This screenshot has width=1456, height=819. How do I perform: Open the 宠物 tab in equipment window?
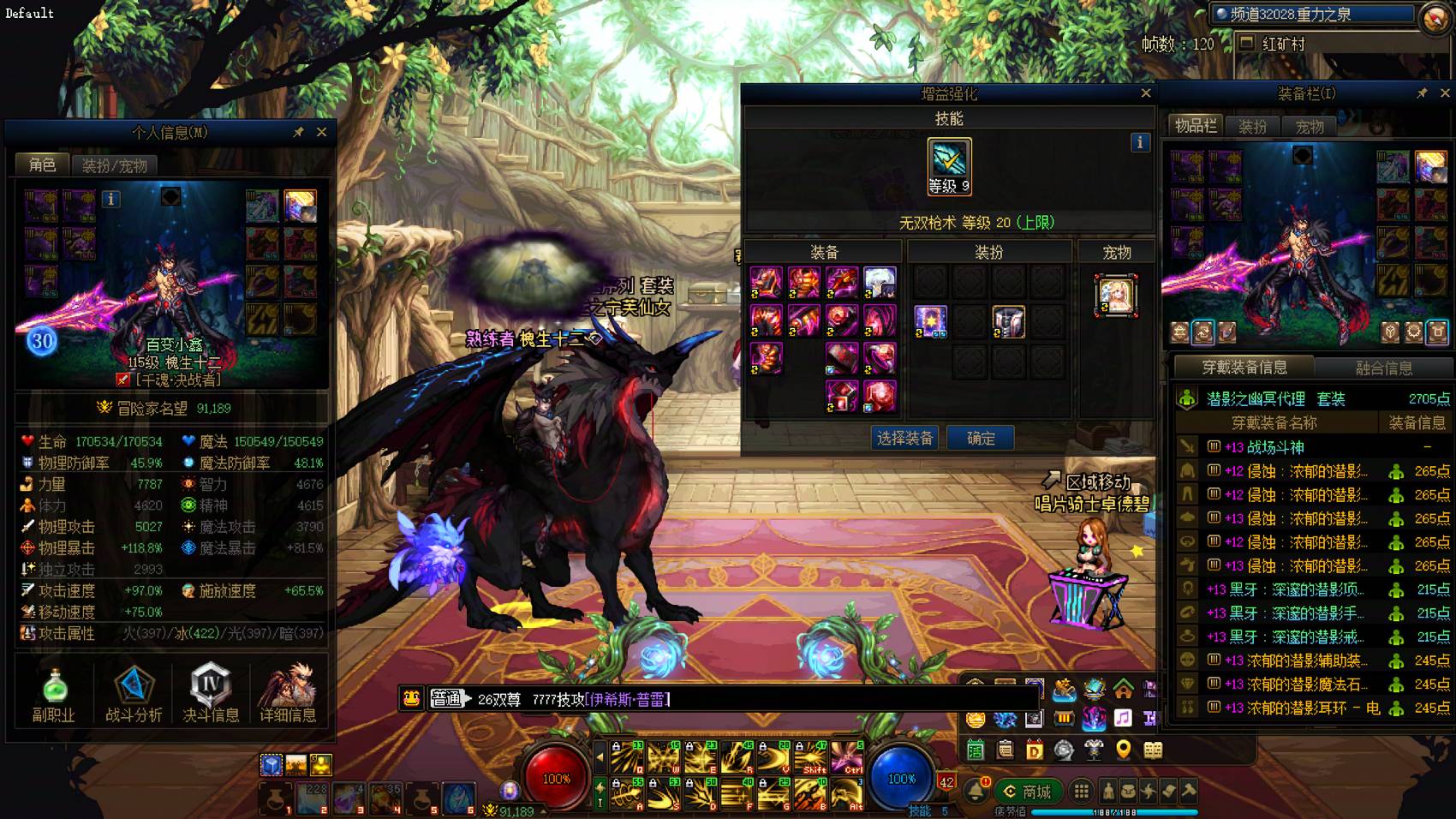tap(1310, 127)
